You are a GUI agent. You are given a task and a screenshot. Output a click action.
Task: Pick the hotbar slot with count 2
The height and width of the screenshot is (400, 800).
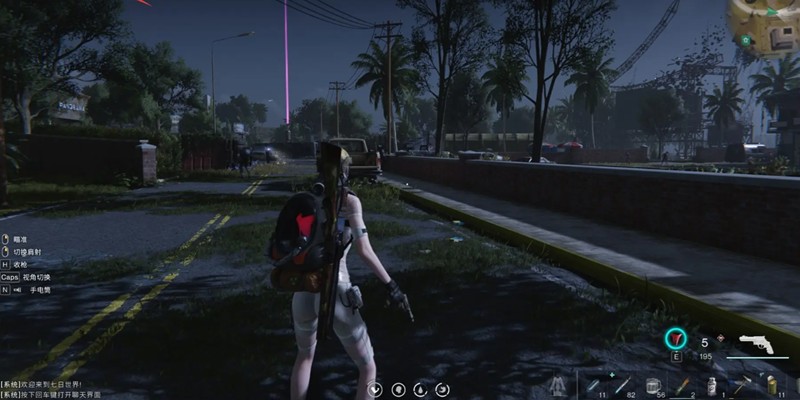click(x=682, y=386)
